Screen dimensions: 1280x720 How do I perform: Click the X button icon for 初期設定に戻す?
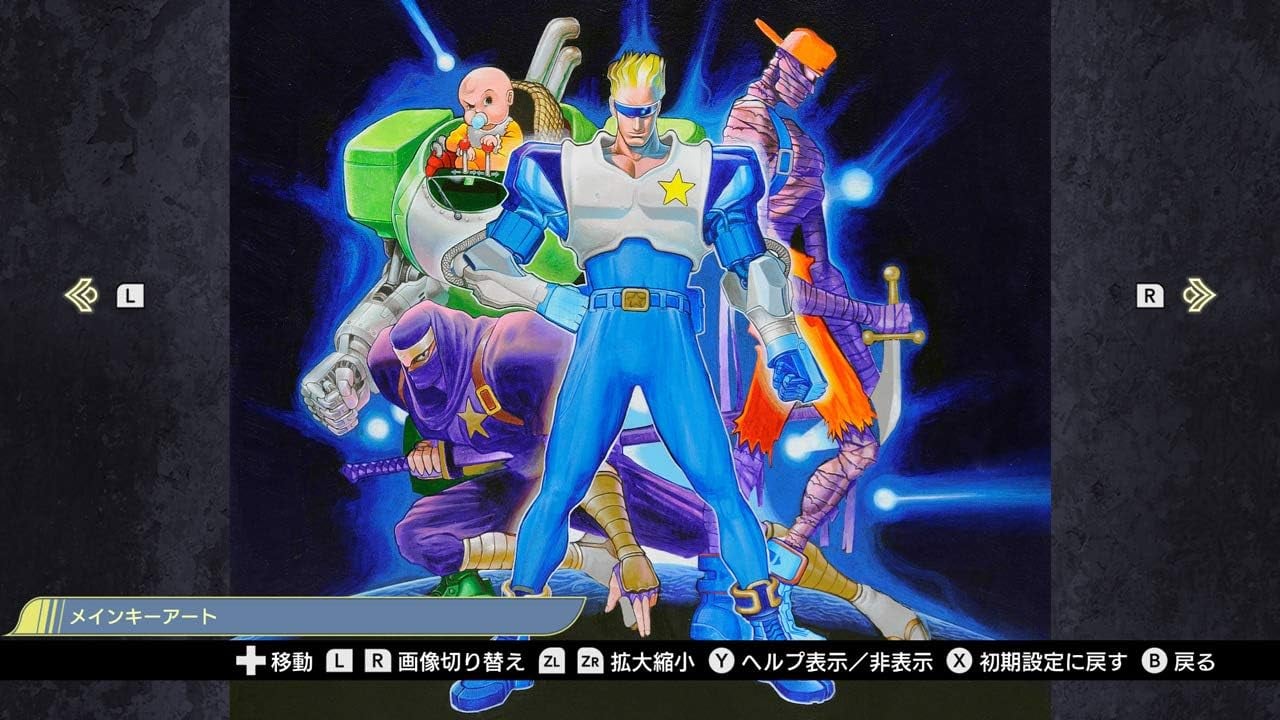959,660
